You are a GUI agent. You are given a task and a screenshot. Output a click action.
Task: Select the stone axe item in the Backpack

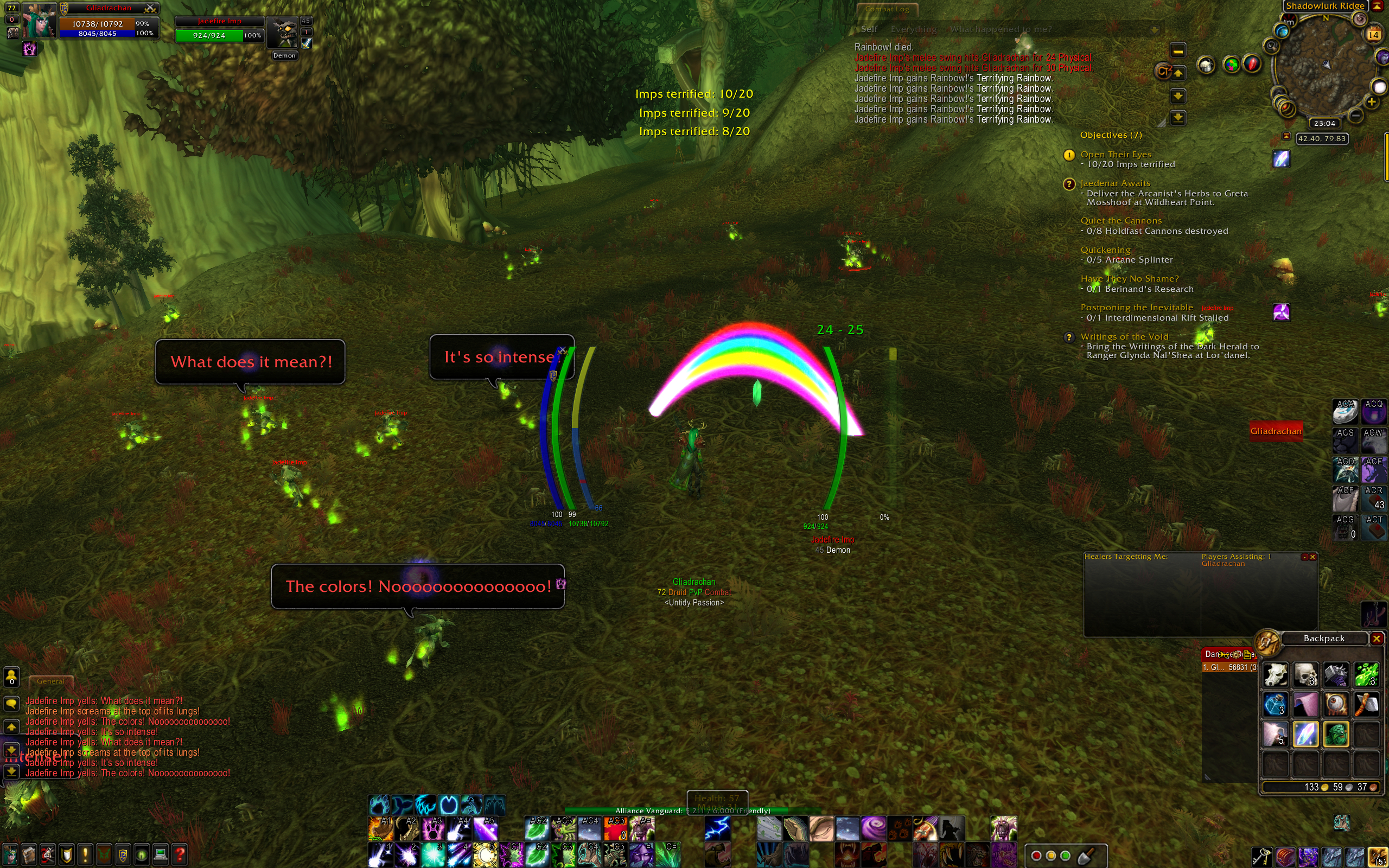click(1366, 704)
